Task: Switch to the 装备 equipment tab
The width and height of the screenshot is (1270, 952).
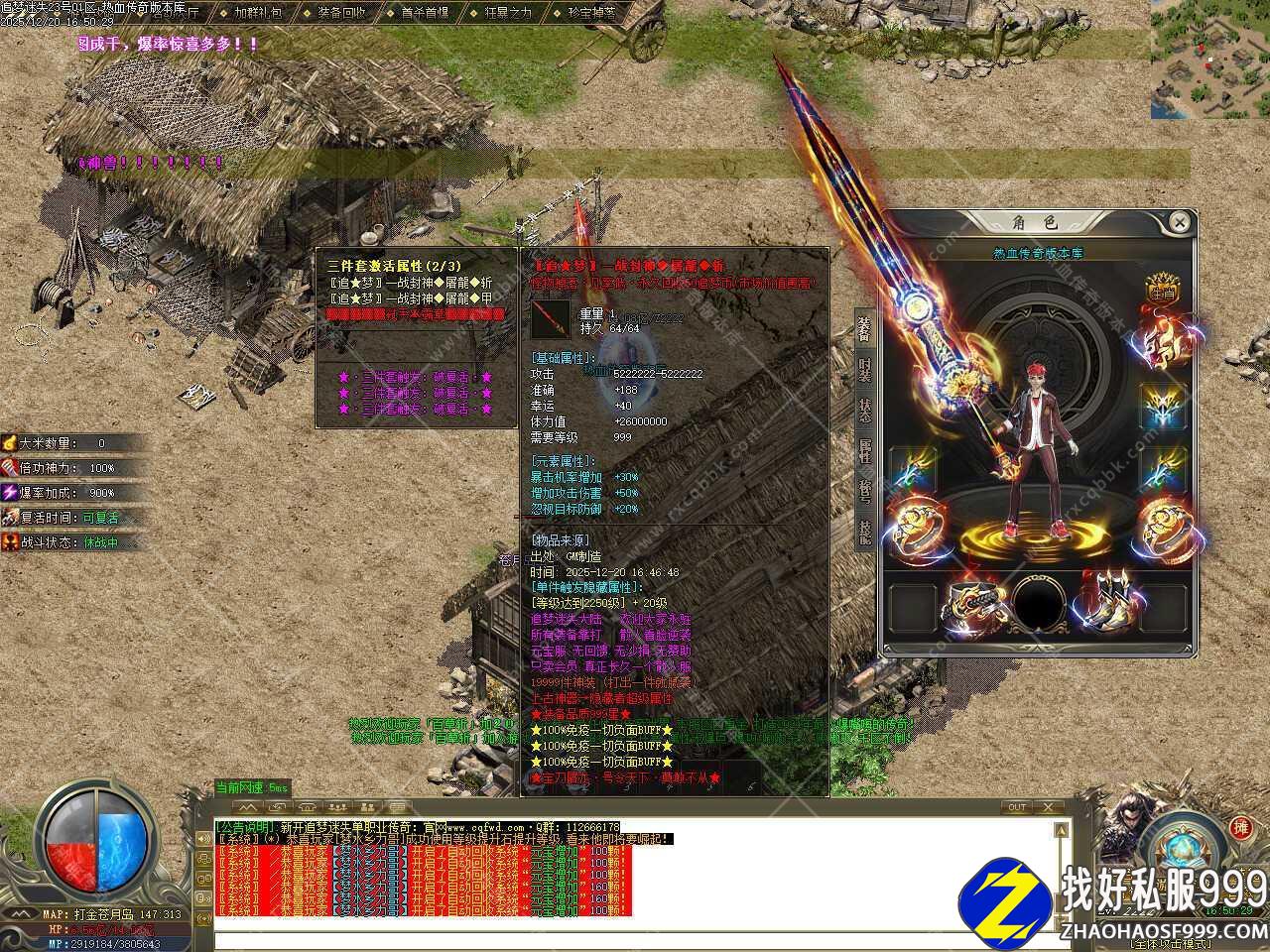Action: tap(864, 328)
